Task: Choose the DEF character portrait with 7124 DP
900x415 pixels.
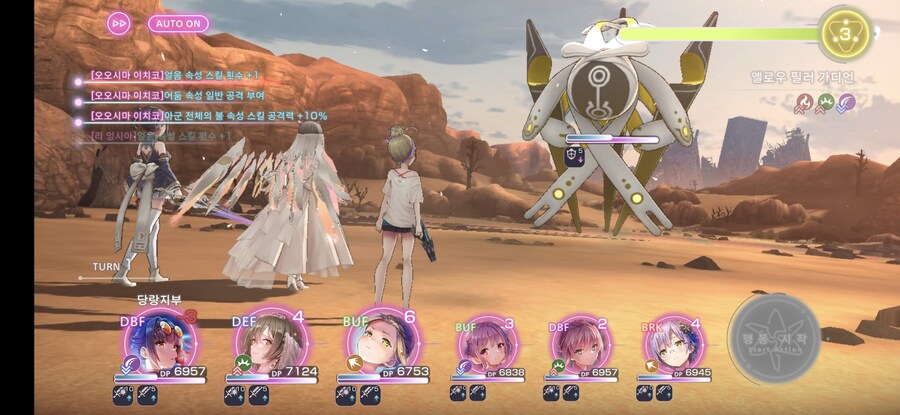Action: 267,343
